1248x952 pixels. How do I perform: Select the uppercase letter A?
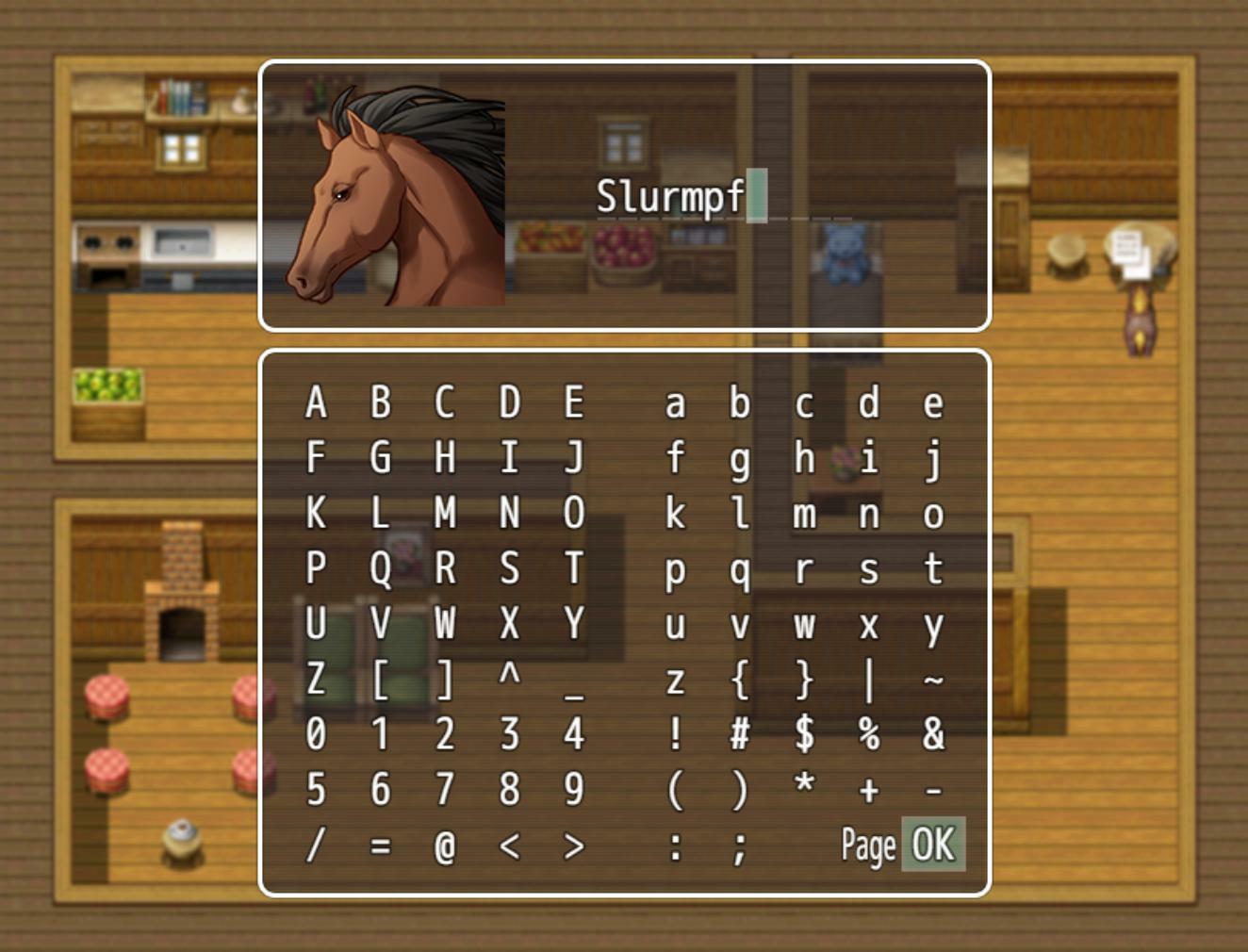[x=316, y=402]
